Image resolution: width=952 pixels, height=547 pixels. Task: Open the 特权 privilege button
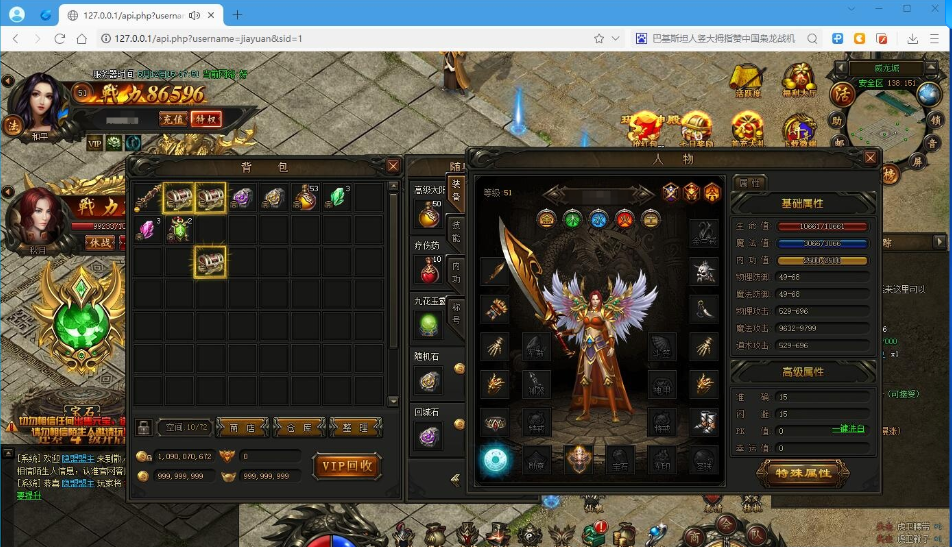coord(206,119)
